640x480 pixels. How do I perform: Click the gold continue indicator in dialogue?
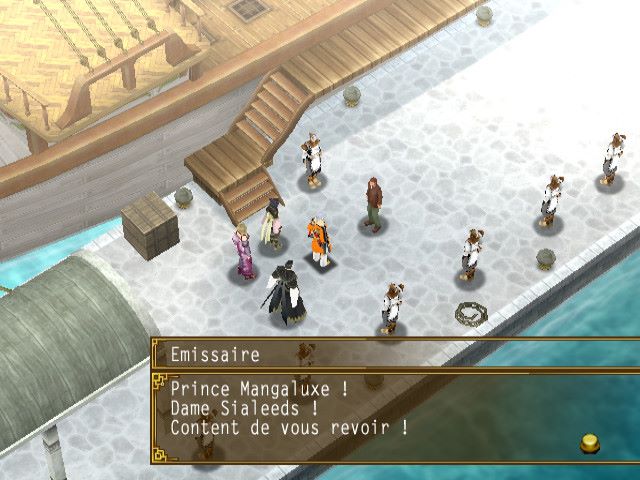(x=588, y=443)
